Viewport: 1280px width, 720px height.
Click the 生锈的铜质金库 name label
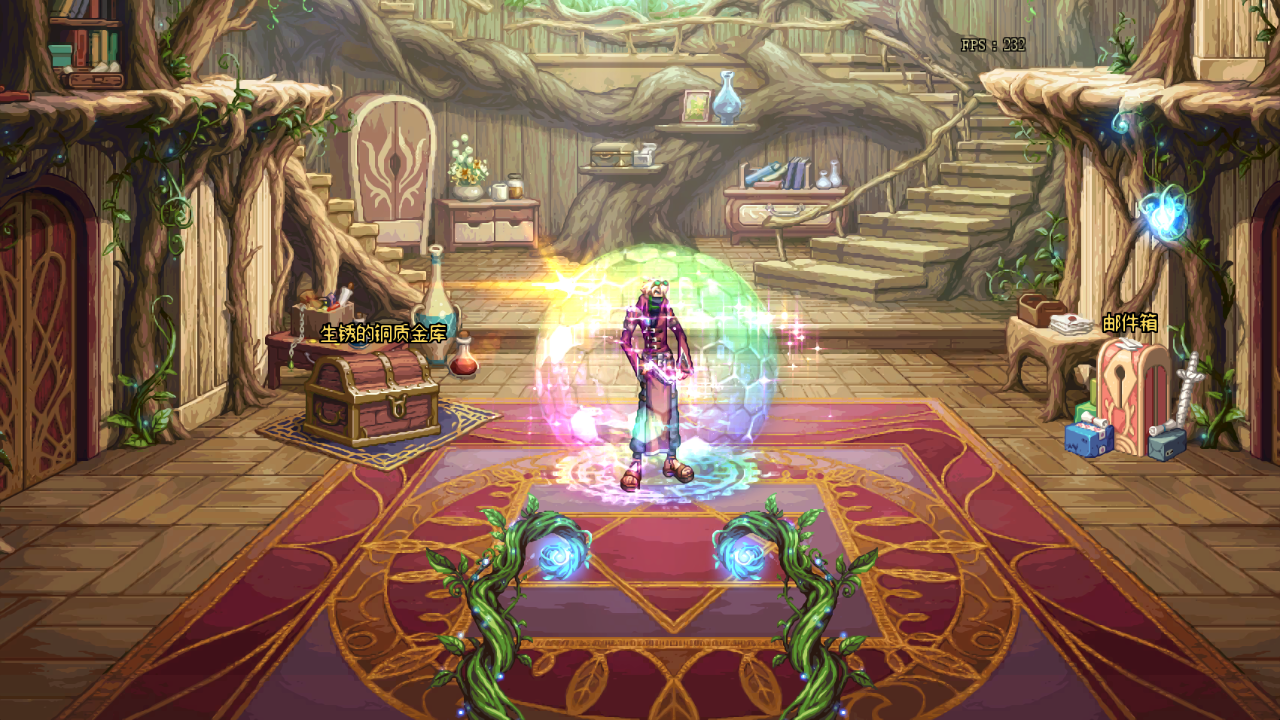pos(383,333)
